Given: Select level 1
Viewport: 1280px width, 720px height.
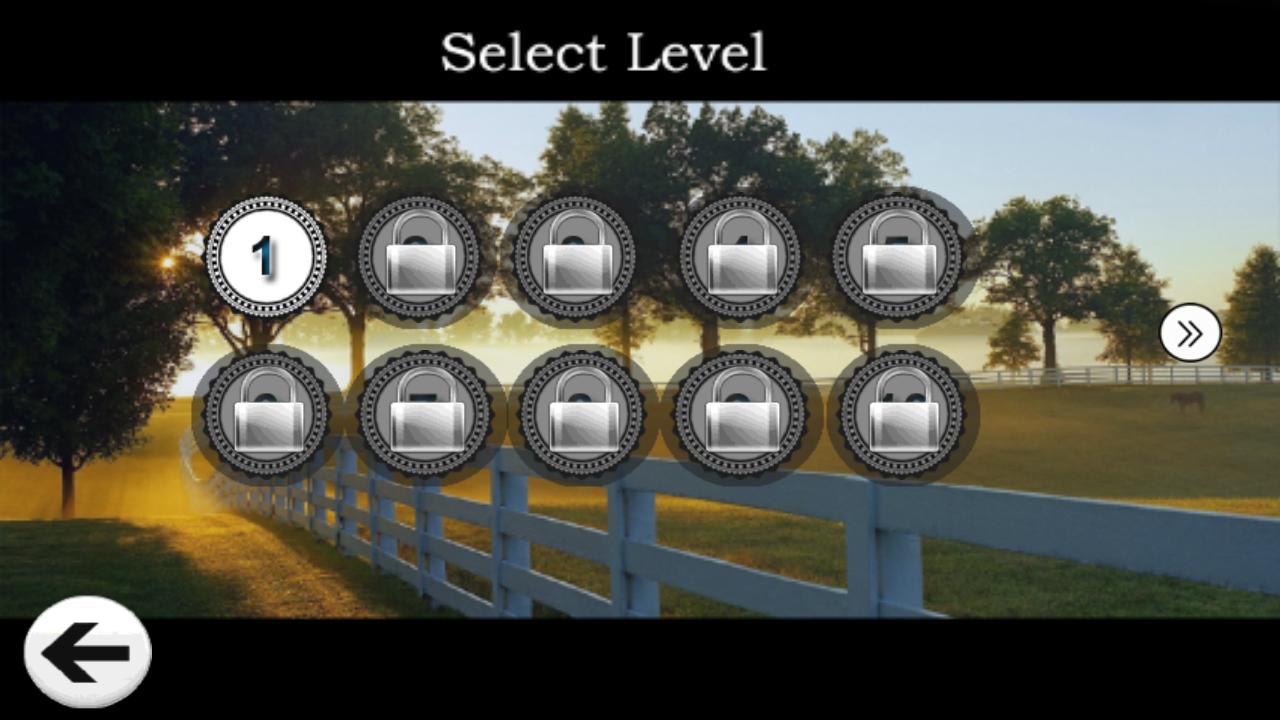Looking at the screenshot, I should (265, 257).
